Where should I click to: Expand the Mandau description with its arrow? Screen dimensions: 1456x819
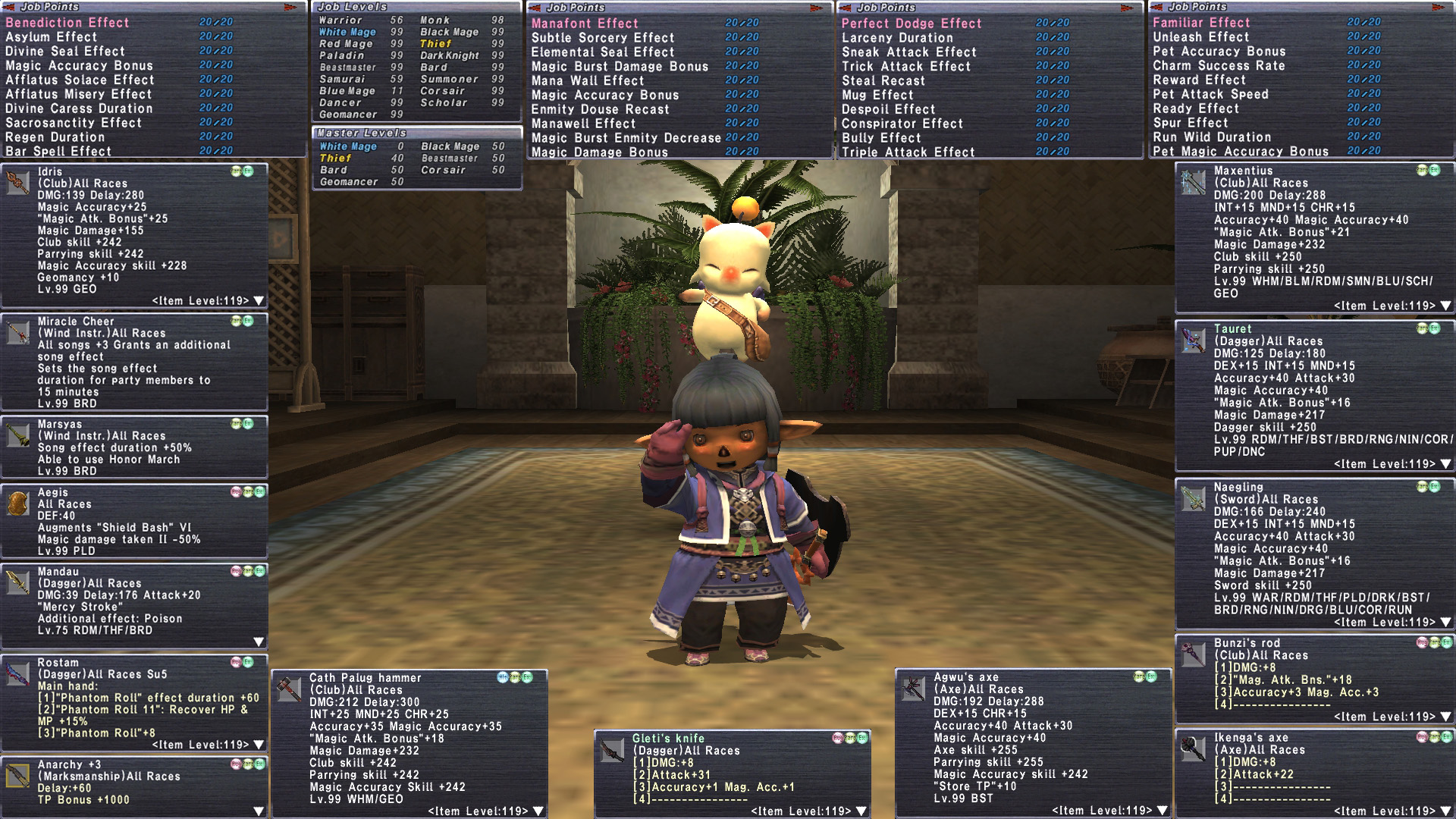(x=259, y=642)
